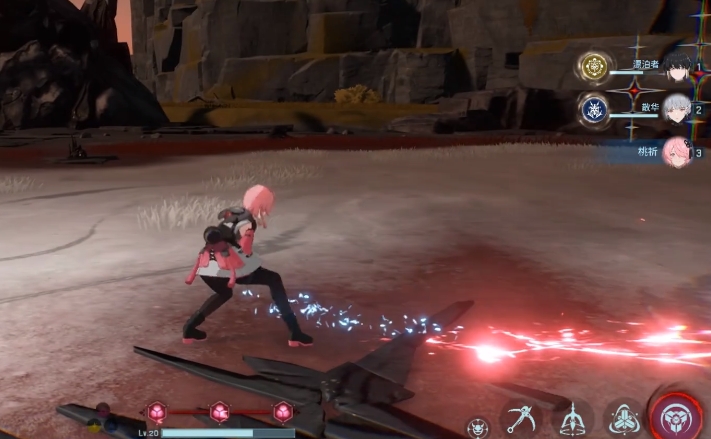Tap the blue snowflake emblem beside 散华
711x439 pixels.
pyautogui.click(x=594, y=109)
